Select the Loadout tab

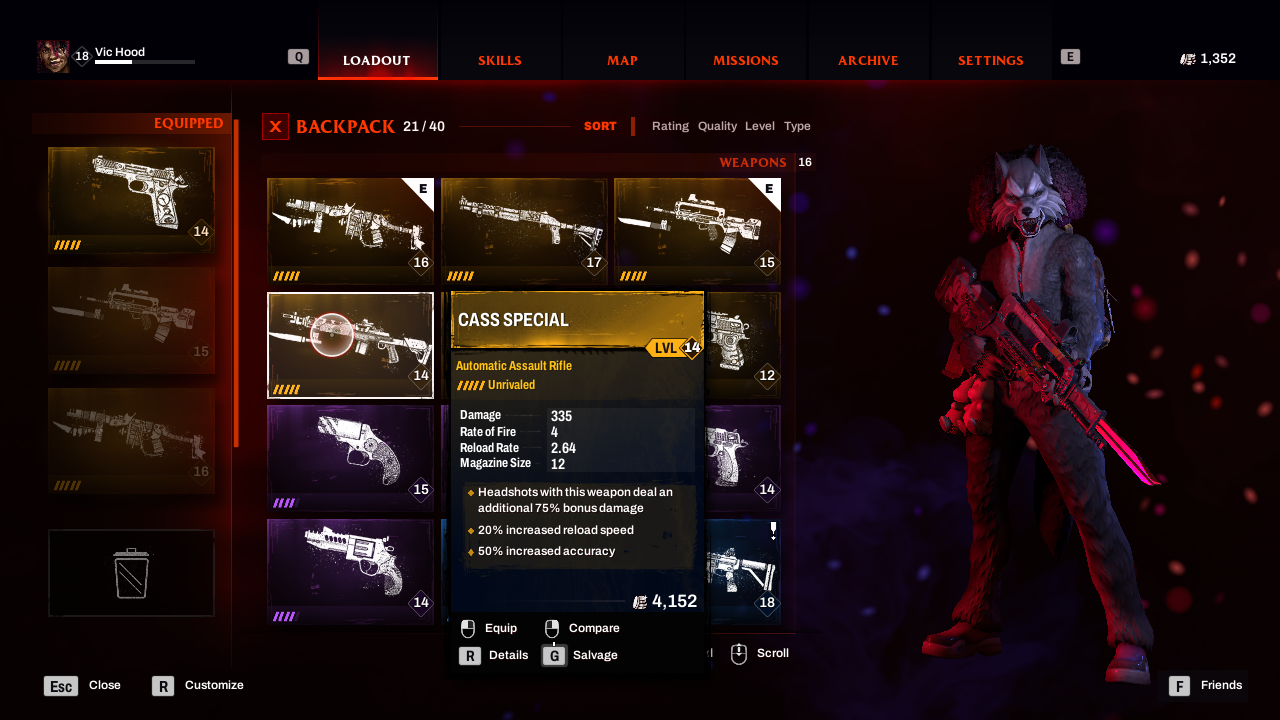(x=377, y=60)
